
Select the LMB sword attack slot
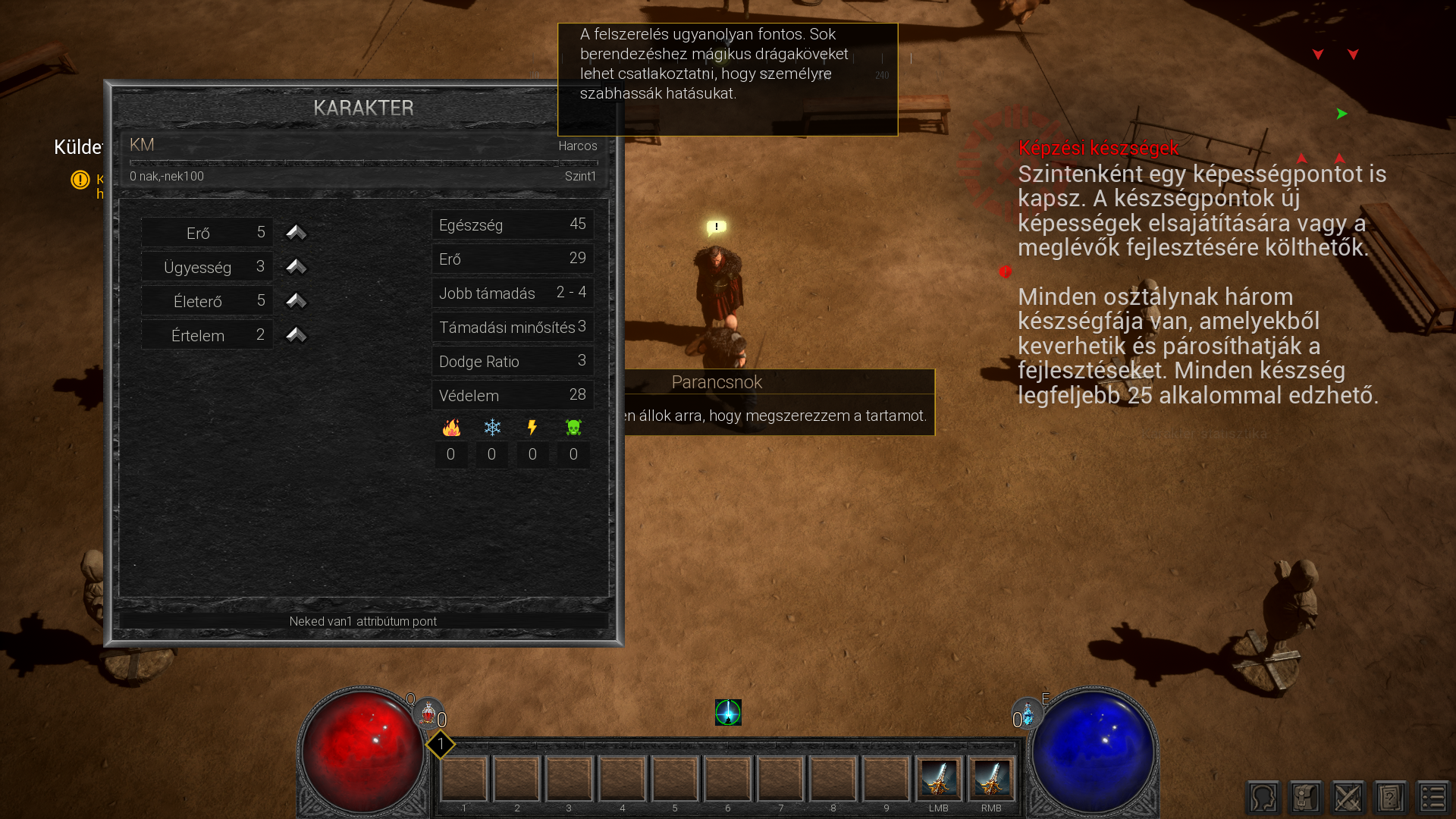pos(939,778)
